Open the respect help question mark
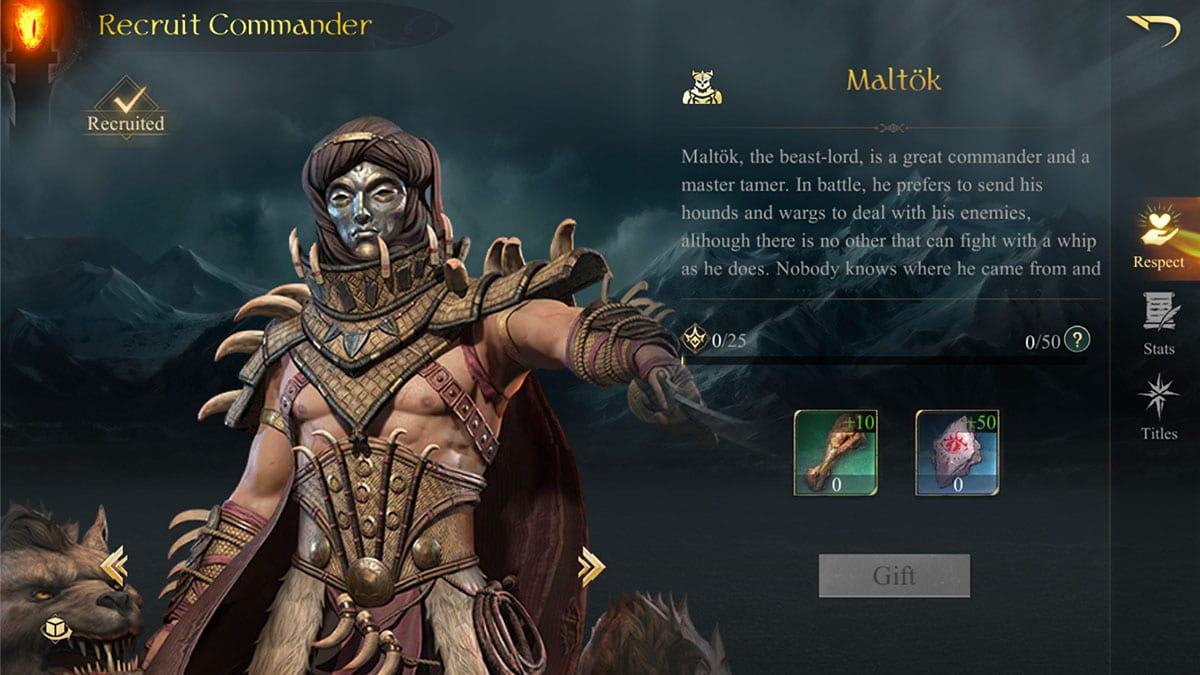This screenshot has width=1200, height=675. (x=1076, y=340)
